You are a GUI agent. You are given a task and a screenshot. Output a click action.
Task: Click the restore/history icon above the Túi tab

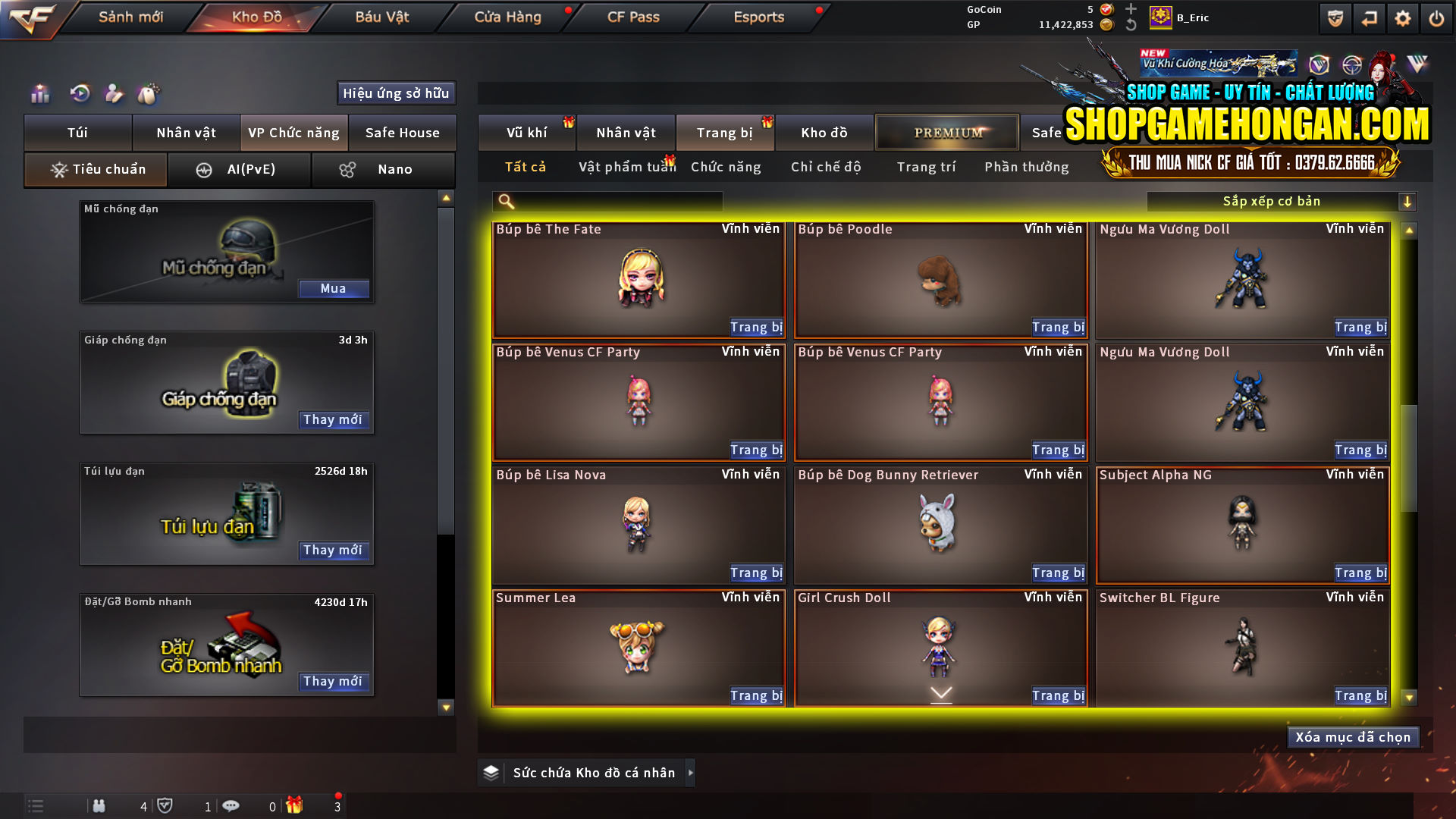[x=79, y=94]
